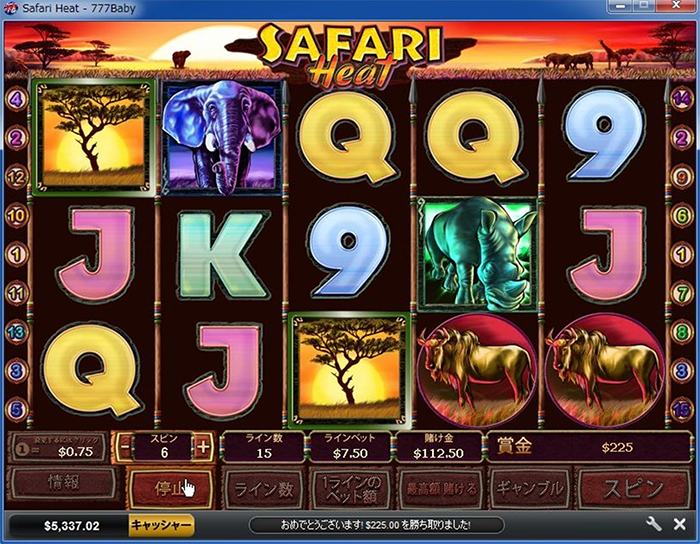
Task: Open the wrench settings icon
Action: pyautogui.click(x=654, y=524)
